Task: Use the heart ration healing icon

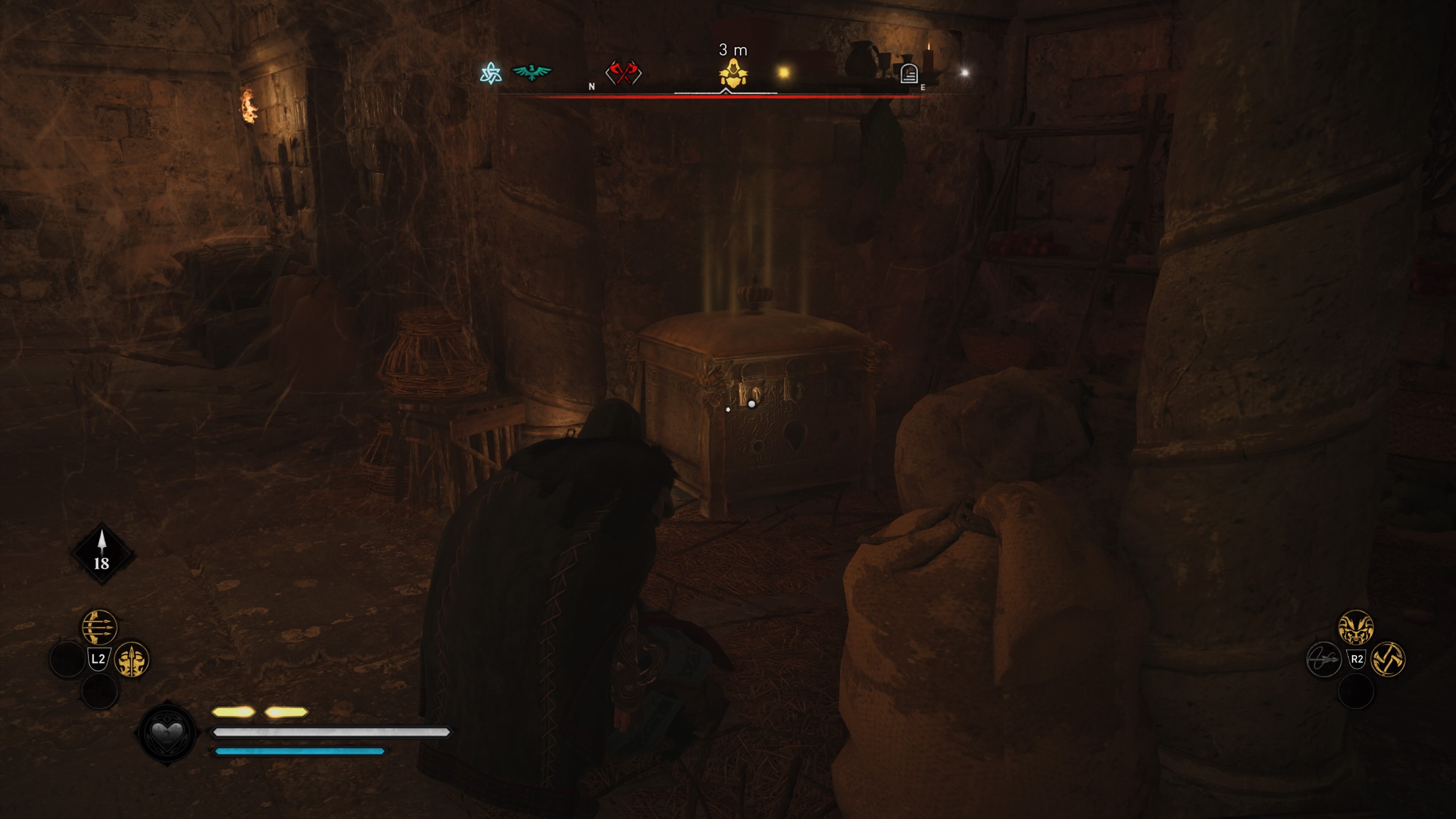Action: pos(167,733)
